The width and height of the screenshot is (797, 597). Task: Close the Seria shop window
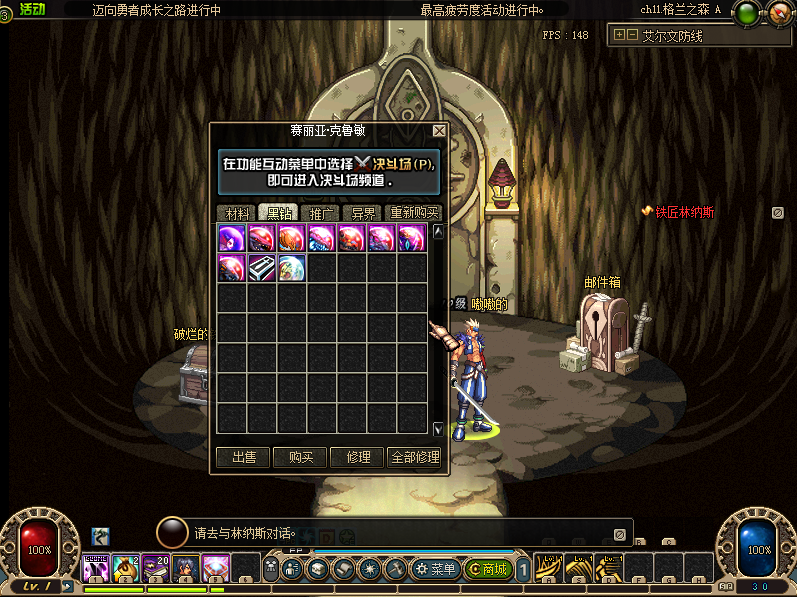[x=439, y=131]
